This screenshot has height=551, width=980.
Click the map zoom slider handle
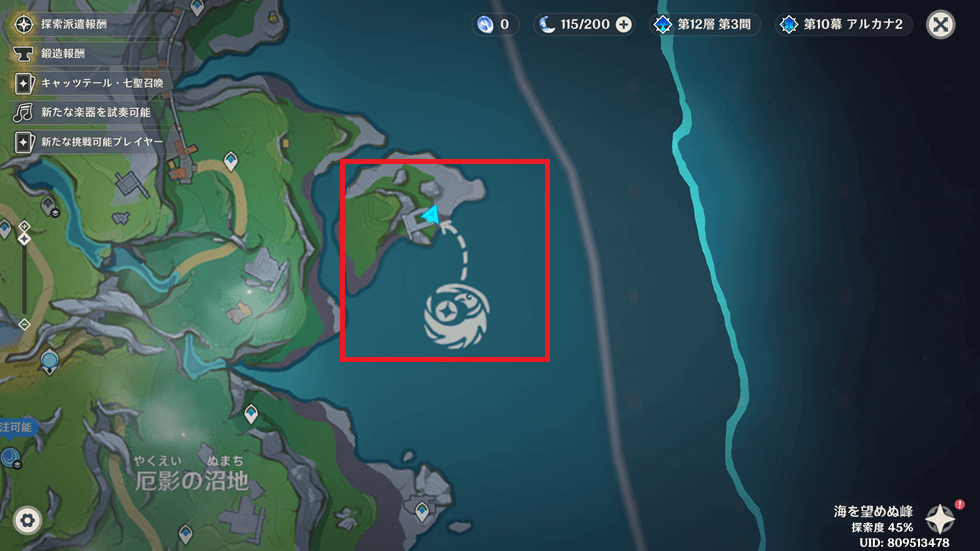(x=24, y=240)
